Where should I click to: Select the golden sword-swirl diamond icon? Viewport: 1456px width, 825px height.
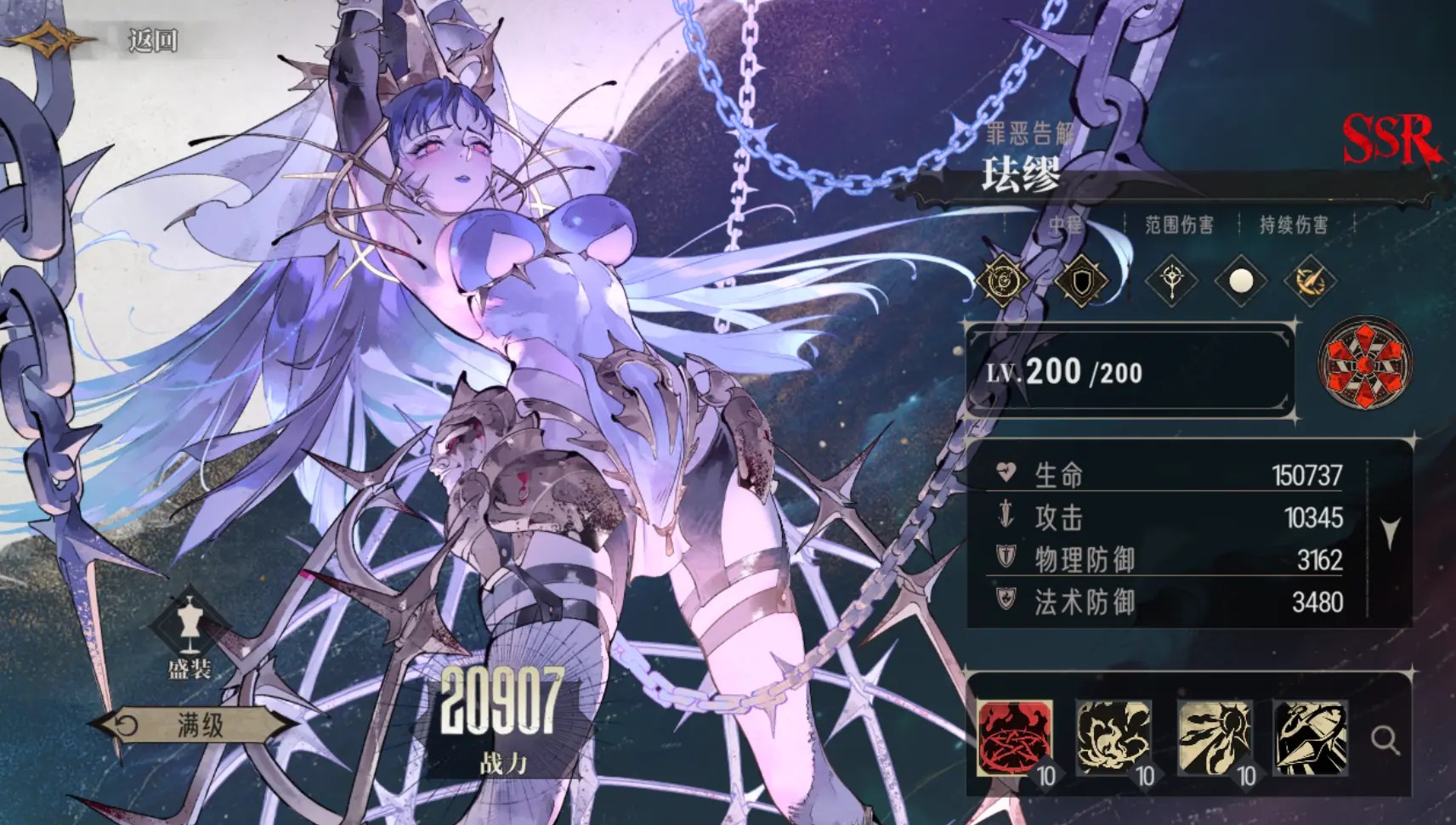click(1310, 280)
